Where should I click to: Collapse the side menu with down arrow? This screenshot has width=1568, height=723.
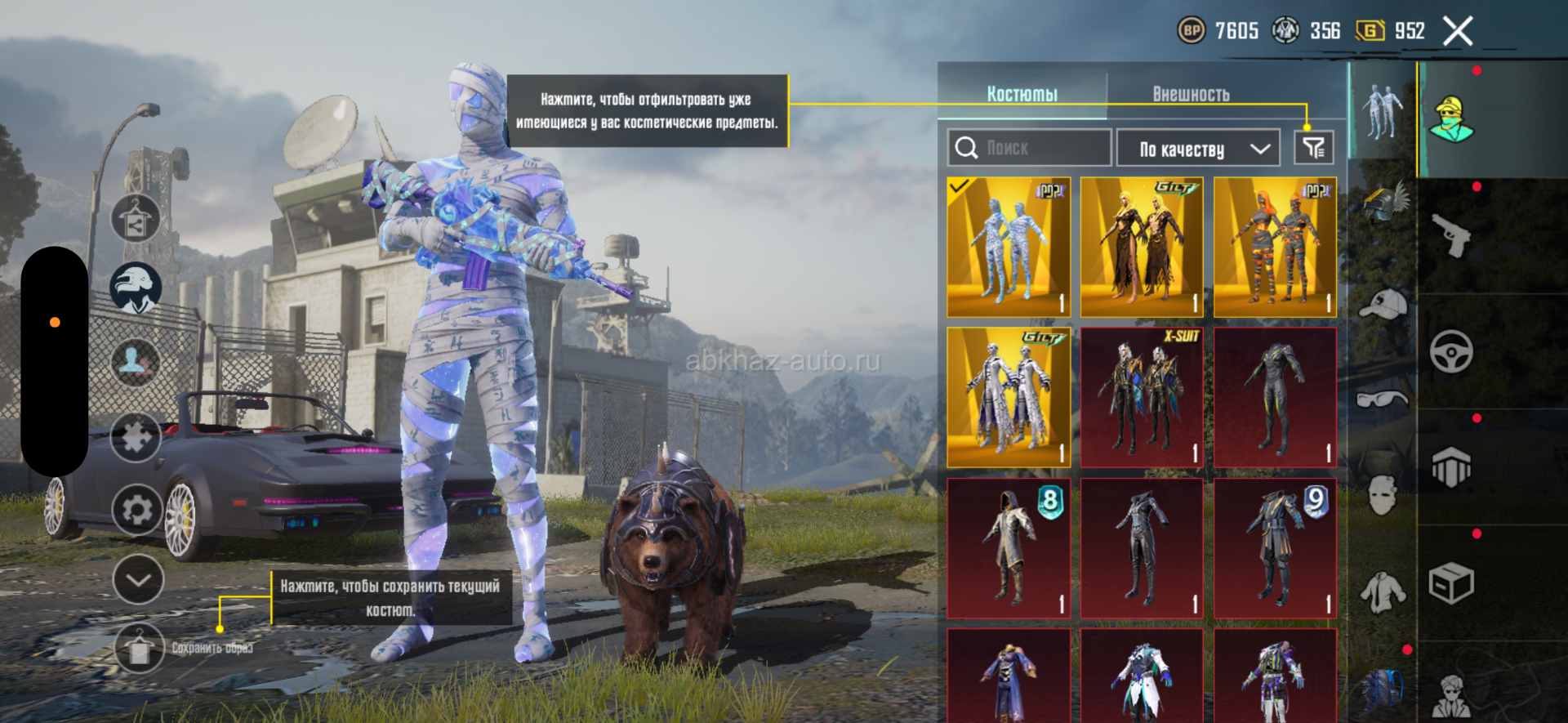tap(137, 580)
